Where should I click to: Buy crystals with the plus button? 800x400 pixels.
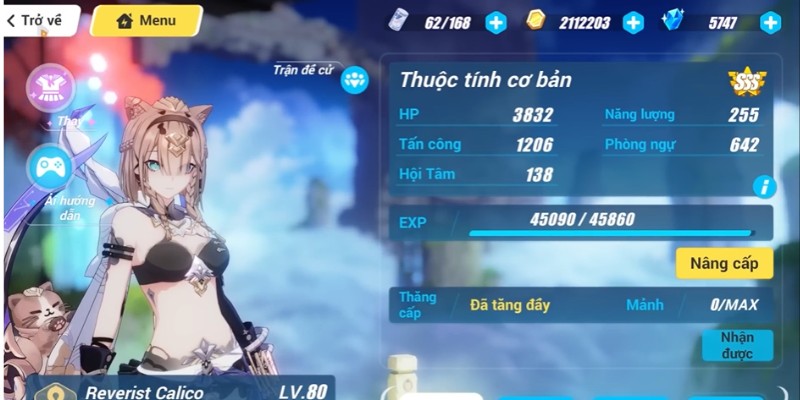(770, 22)
